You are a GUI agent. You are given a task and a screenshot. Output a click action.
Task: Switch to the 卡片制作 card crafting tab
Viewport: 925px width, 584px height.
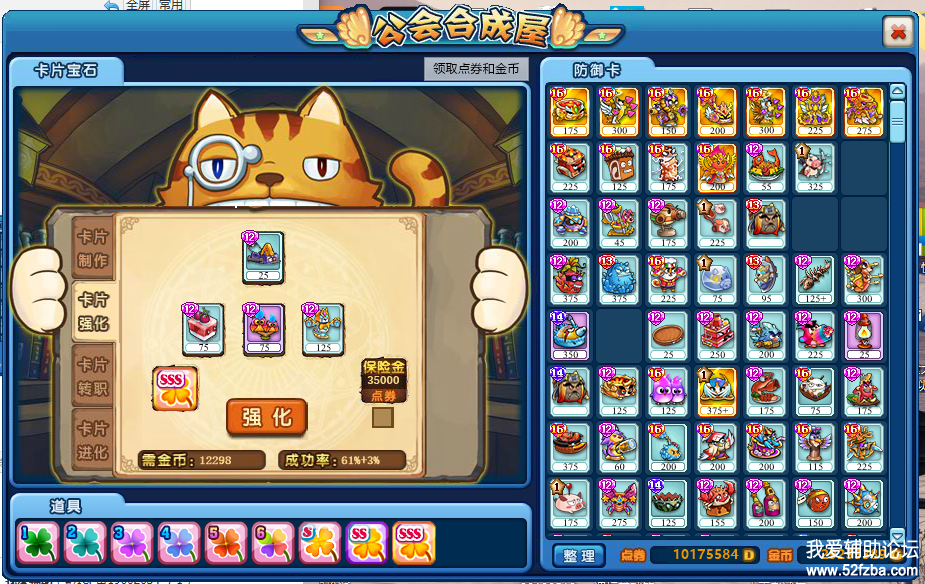93,251
